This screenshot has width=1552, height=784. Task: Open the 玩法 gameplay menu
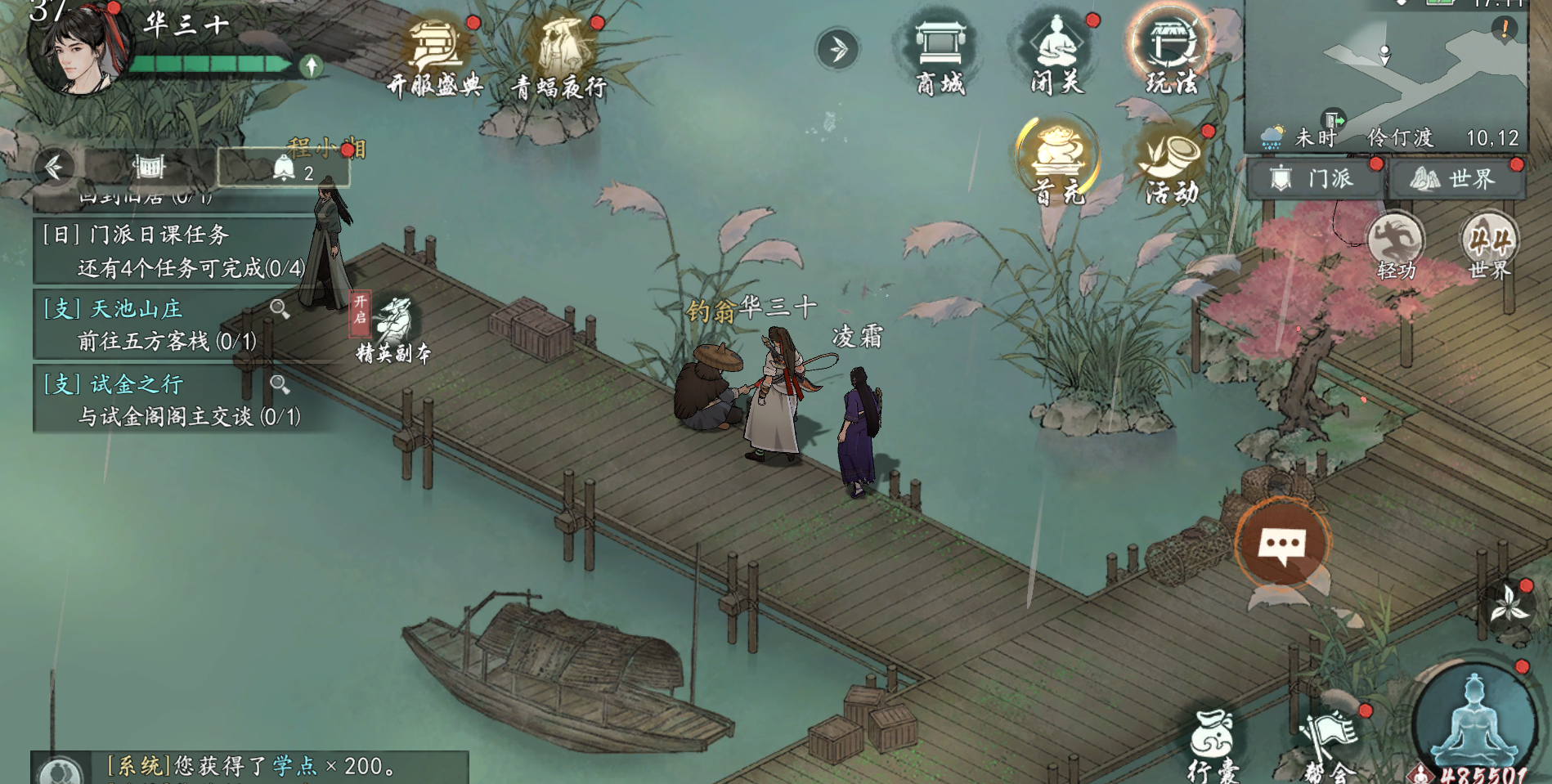pos(1171,54)
